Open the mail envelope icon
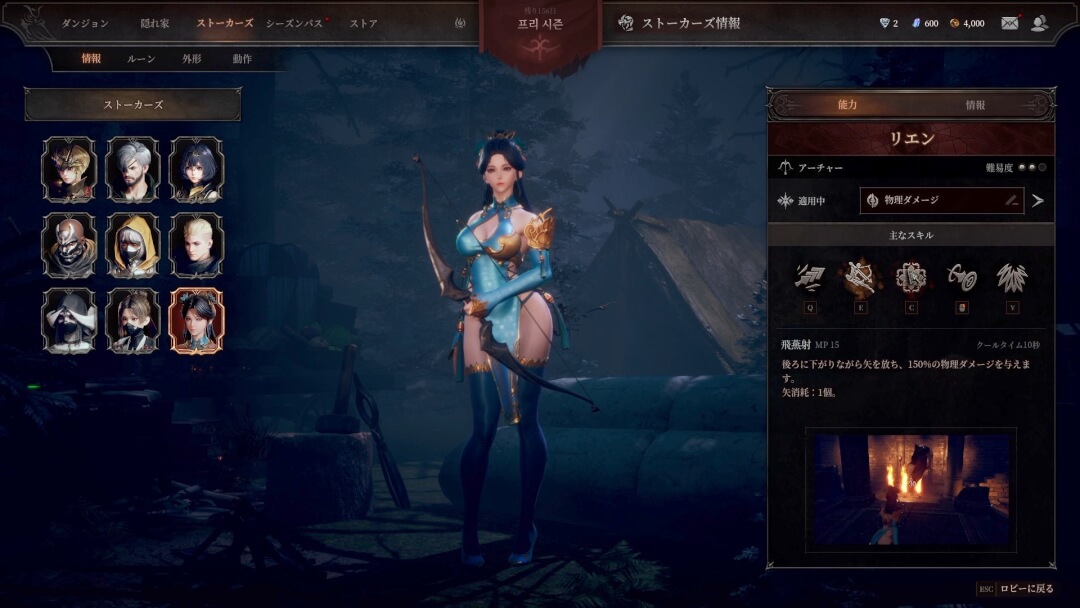The width and height of the screenshot is (1080, 608). [x=1010, y=23]
